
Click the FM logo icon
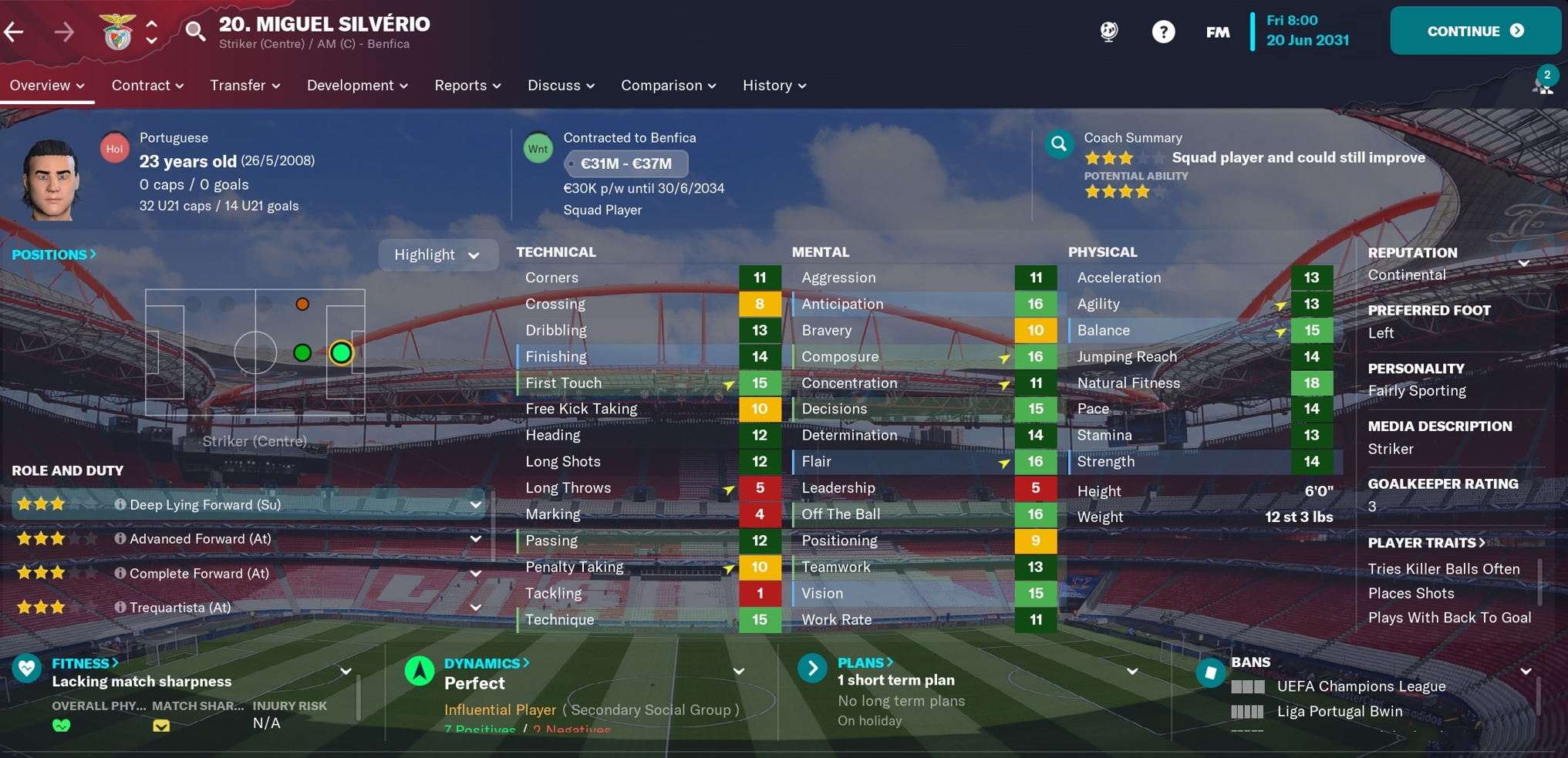[x=1217, y=32]
